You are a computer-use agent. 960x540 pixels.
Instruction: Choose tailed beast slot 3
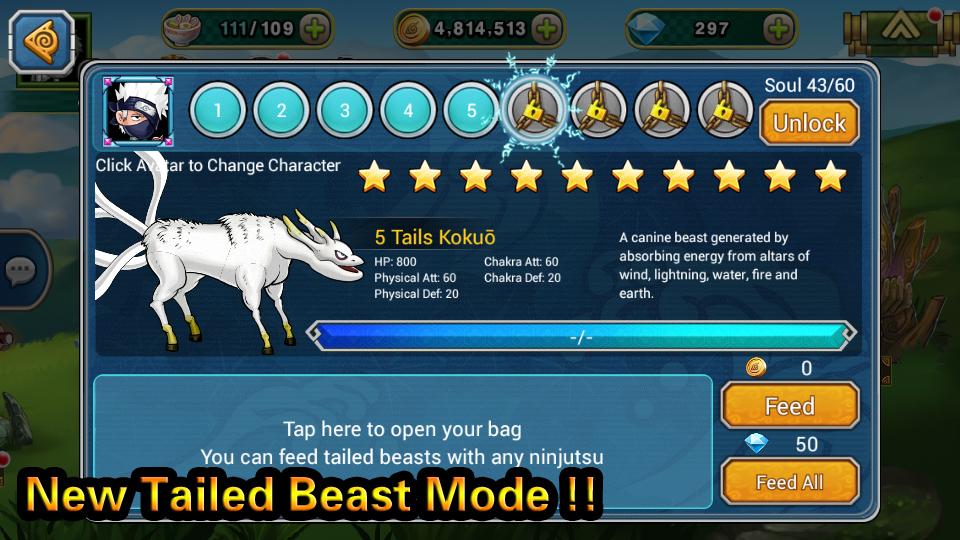pos(344,110)
